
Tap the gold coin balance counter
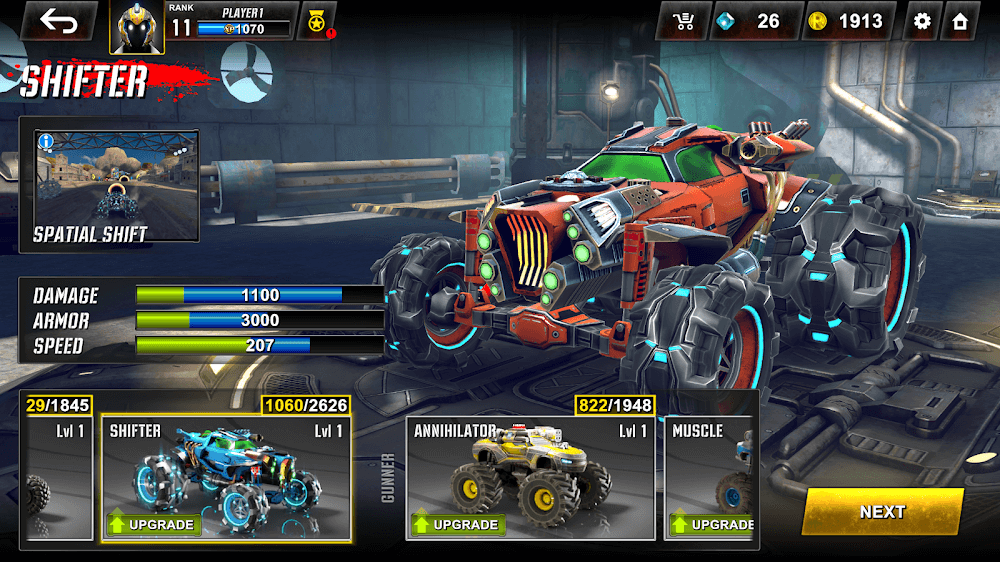point(848,21)
